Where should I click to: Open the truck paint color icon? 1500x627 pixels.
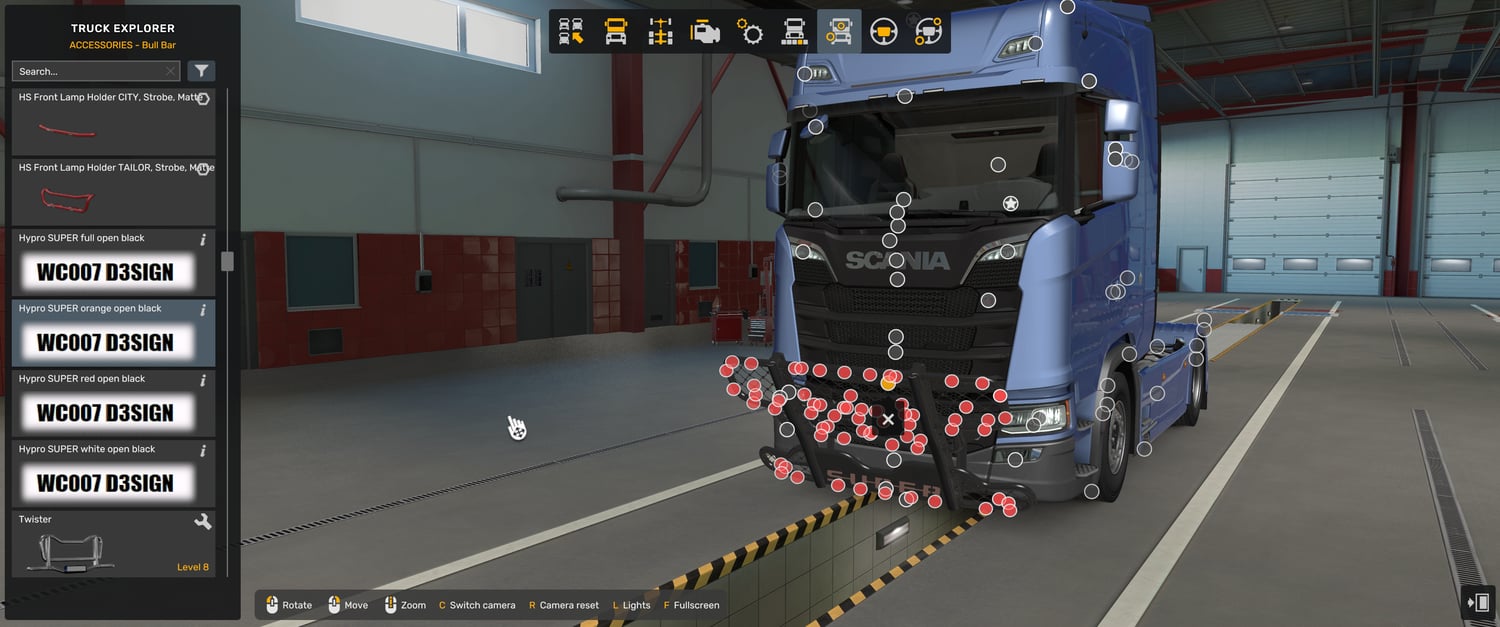(x=795, y=32)
